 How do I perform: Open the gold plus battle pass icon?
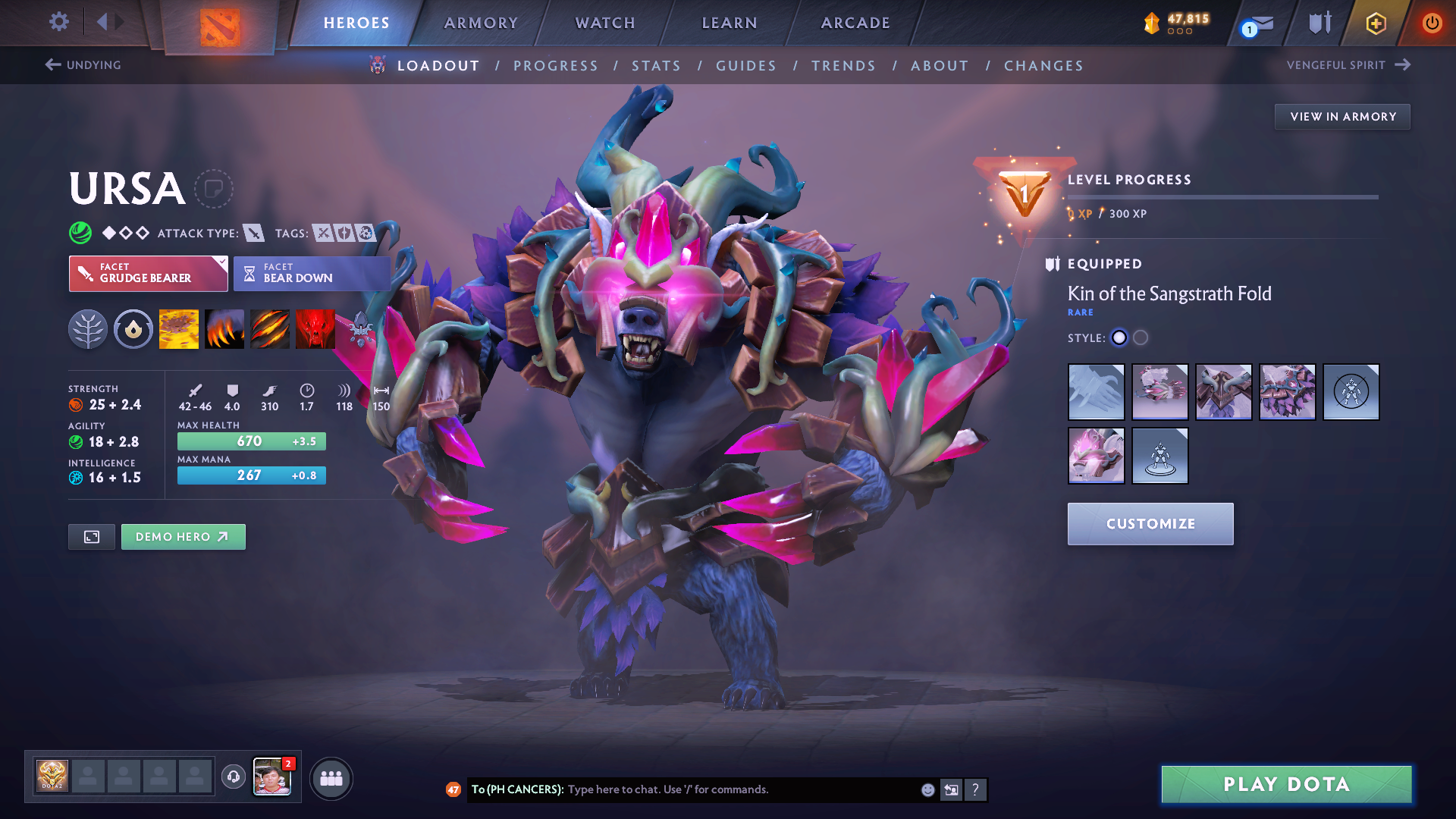tap(1376, 23)
